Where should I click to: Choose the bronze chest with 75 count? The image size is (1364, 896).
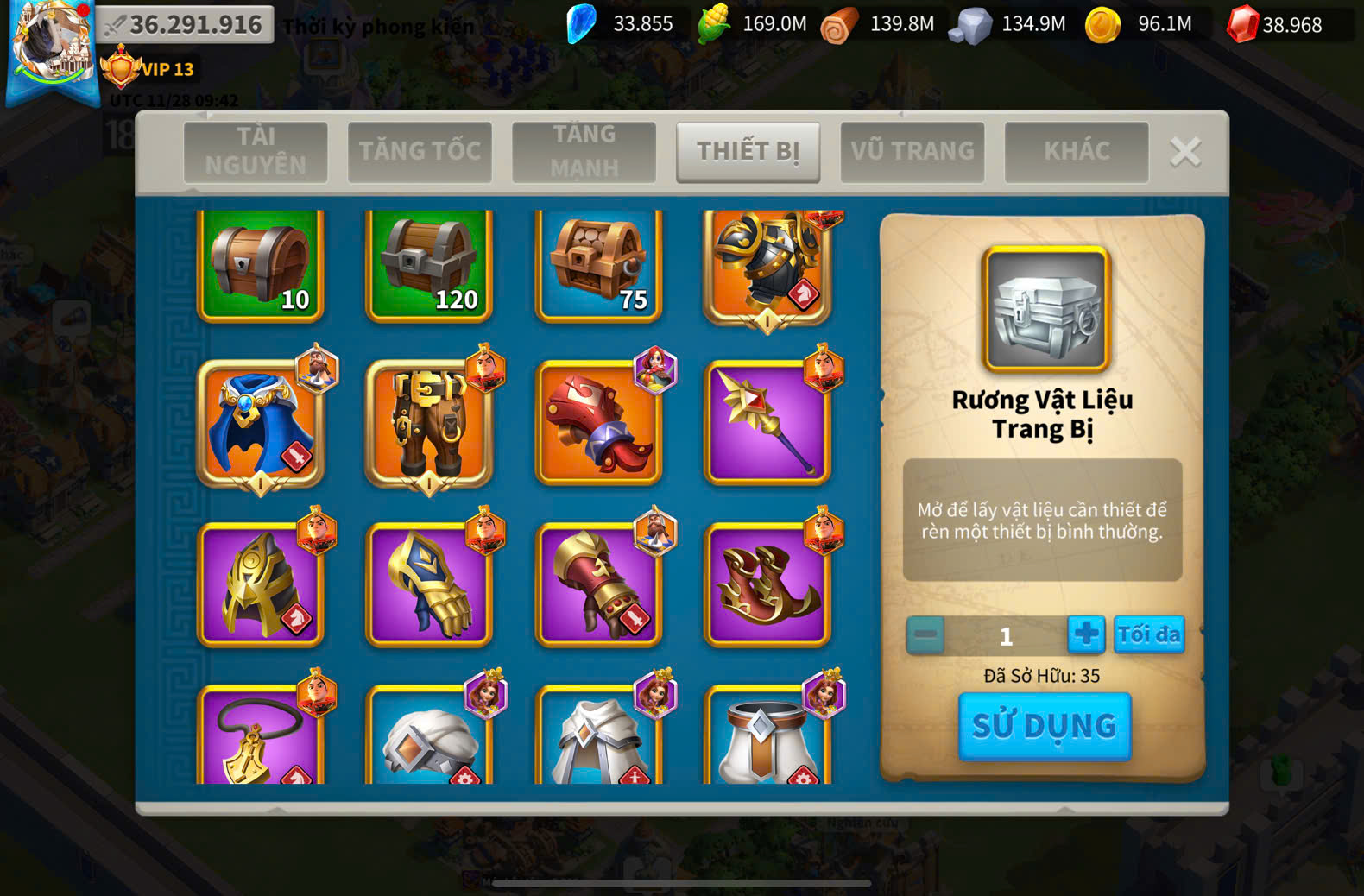(598, 266)
